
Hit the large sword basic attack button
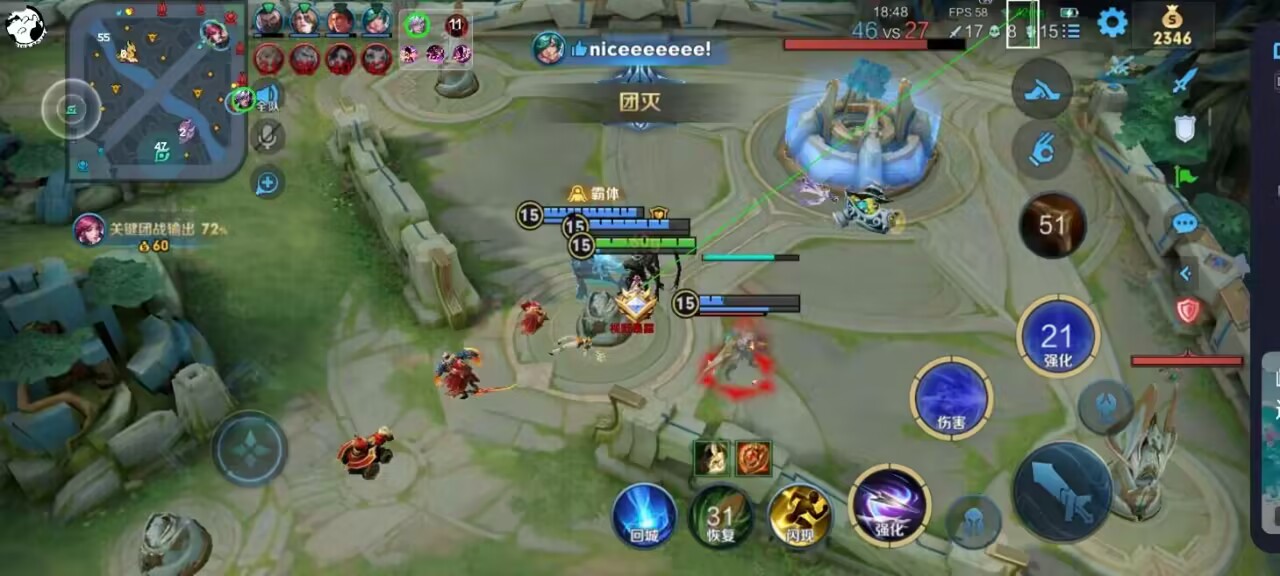pos(1062,491)
